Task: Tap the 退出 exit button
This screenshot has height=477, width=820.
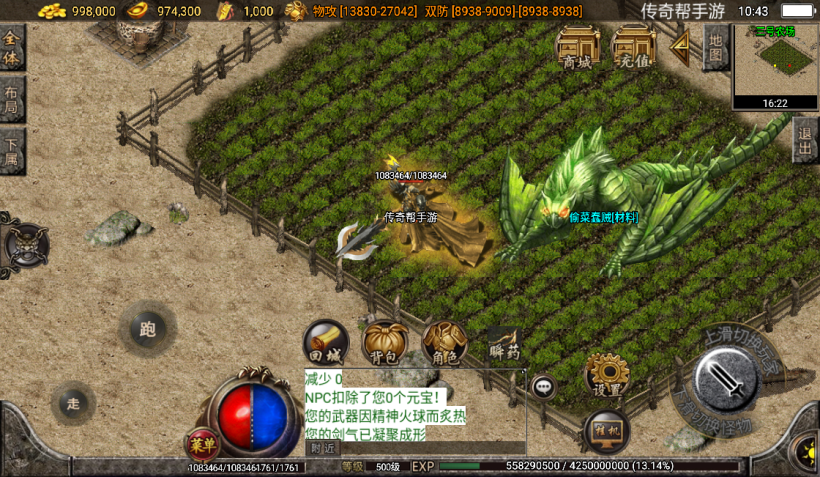Action: click(806, 141)
